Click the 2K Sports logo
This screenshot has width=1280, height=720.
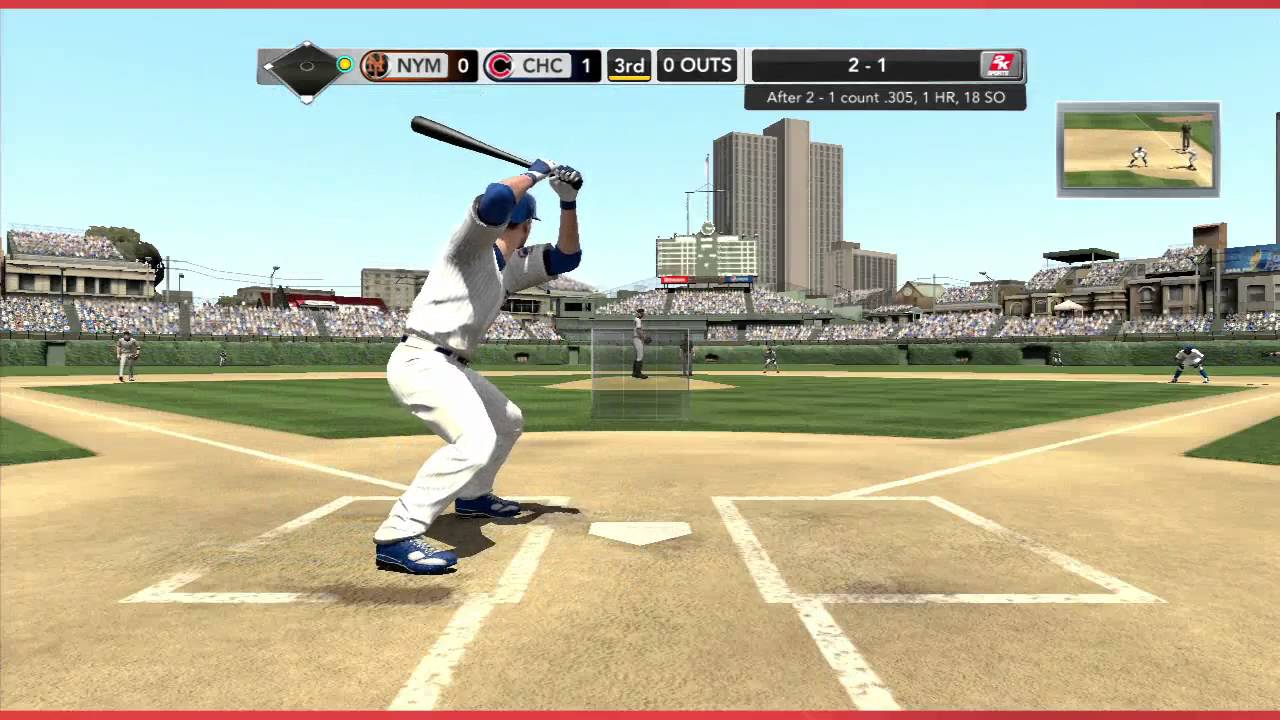[1000, 65]
